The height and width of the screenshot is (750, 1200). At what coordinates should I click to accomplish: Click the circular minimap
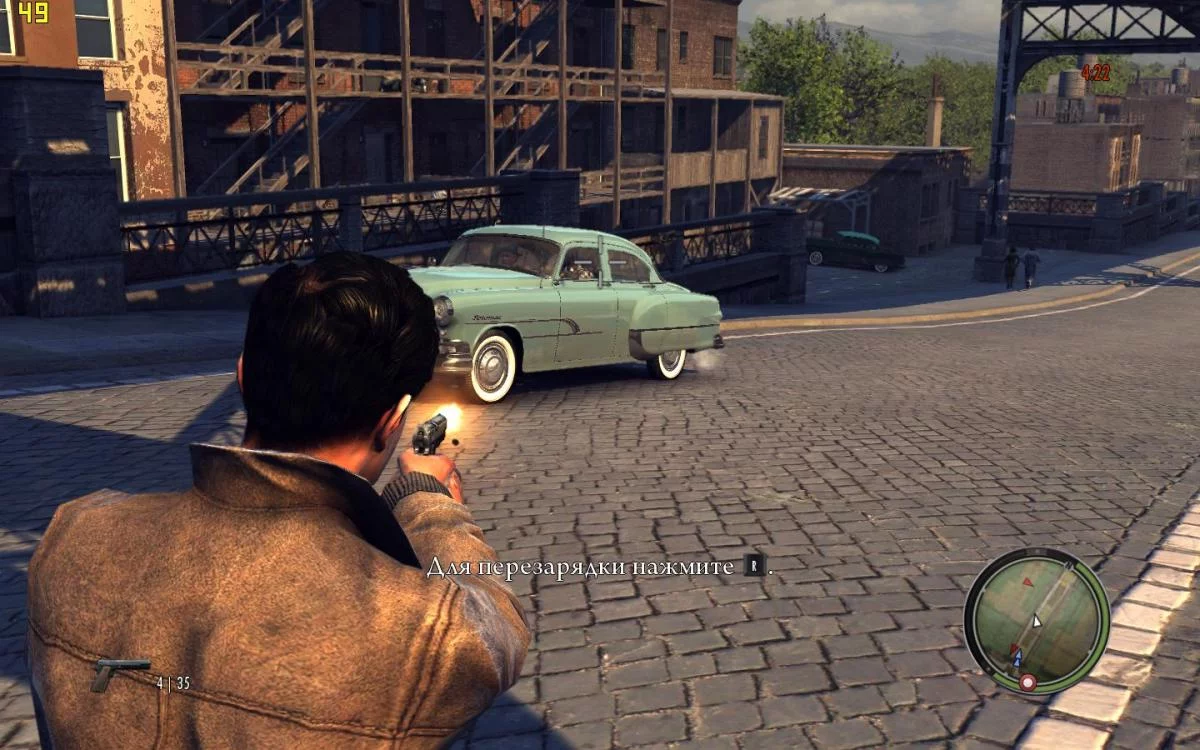pyautogui.click(x=1036, y=620)
